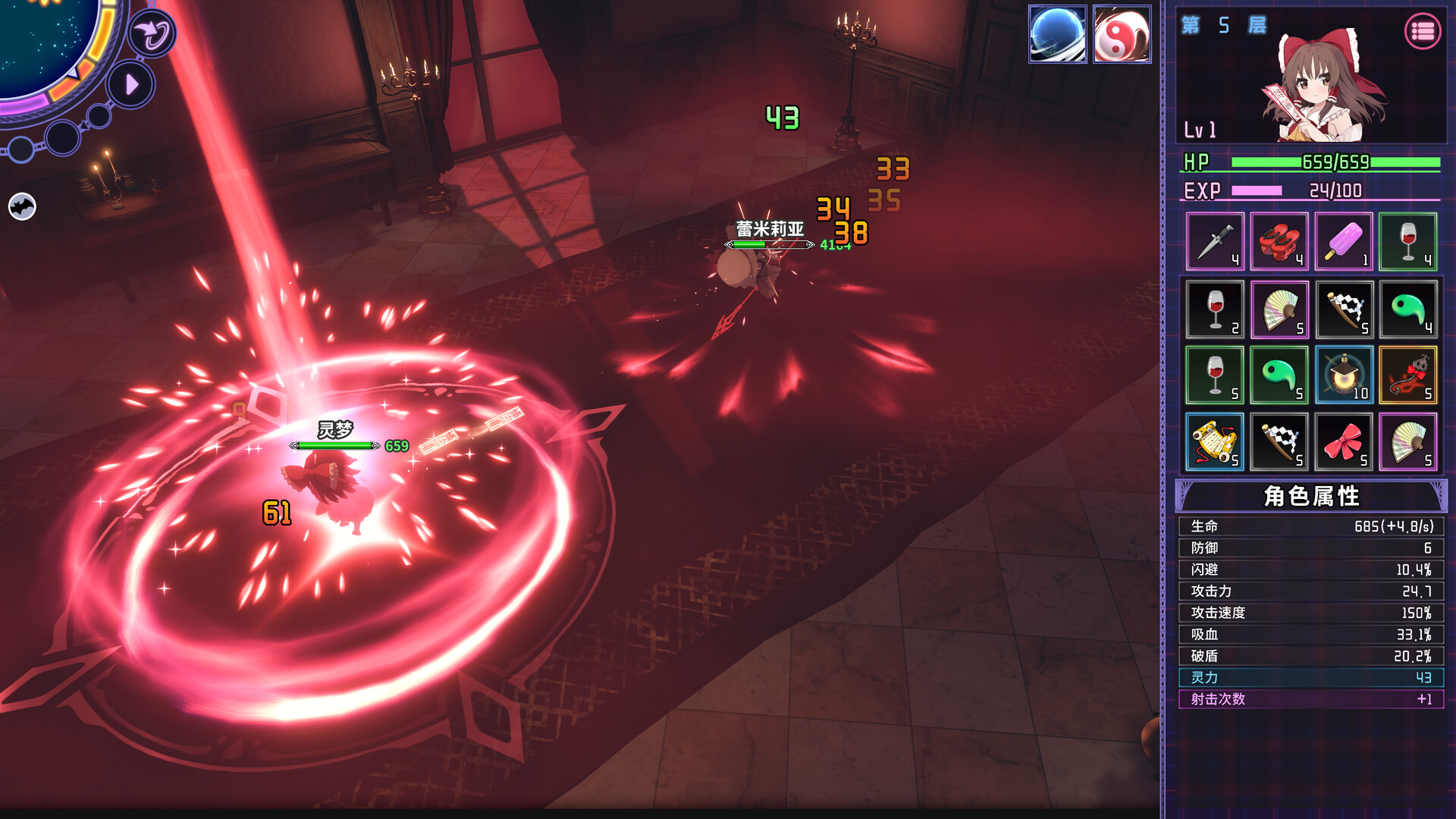Select the folding fan item with pink border
The width and height of the screenshot is (1456, 819).
click(x=1279, y=308)
